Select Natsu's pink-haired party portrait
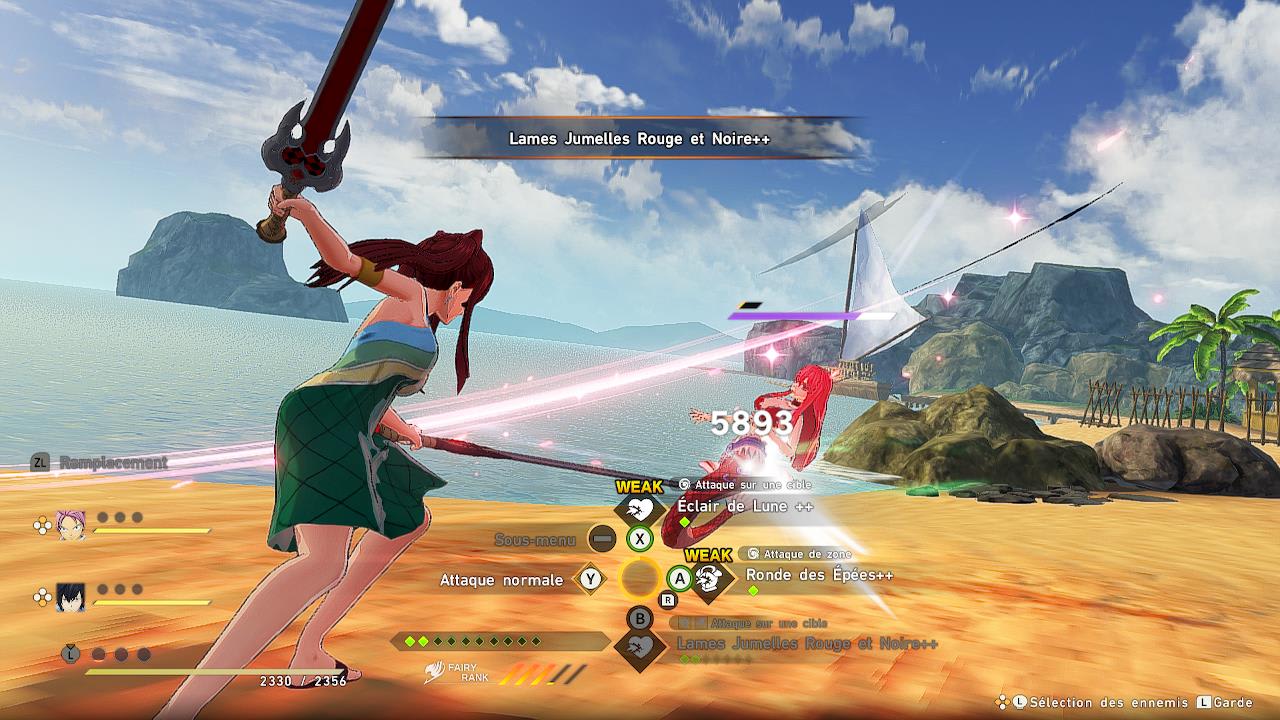 click(x=71, y=524)
